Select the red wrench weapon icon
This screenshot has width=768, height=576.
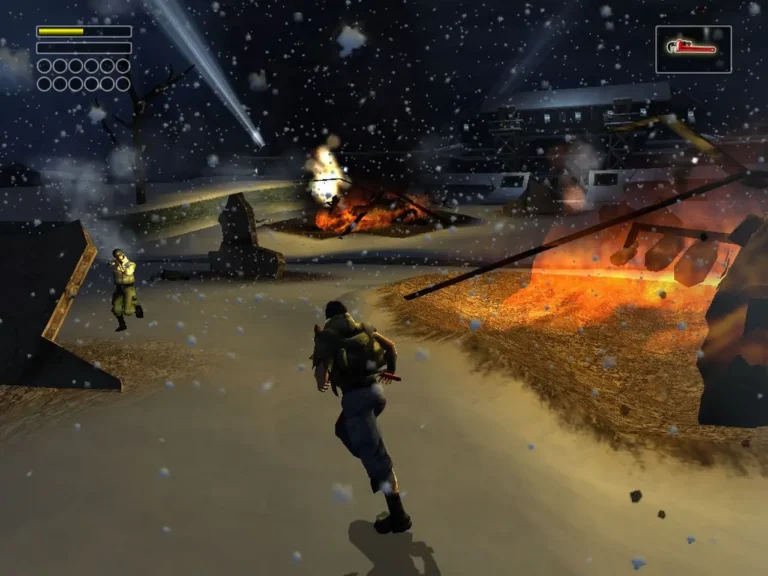coord(693,48)
